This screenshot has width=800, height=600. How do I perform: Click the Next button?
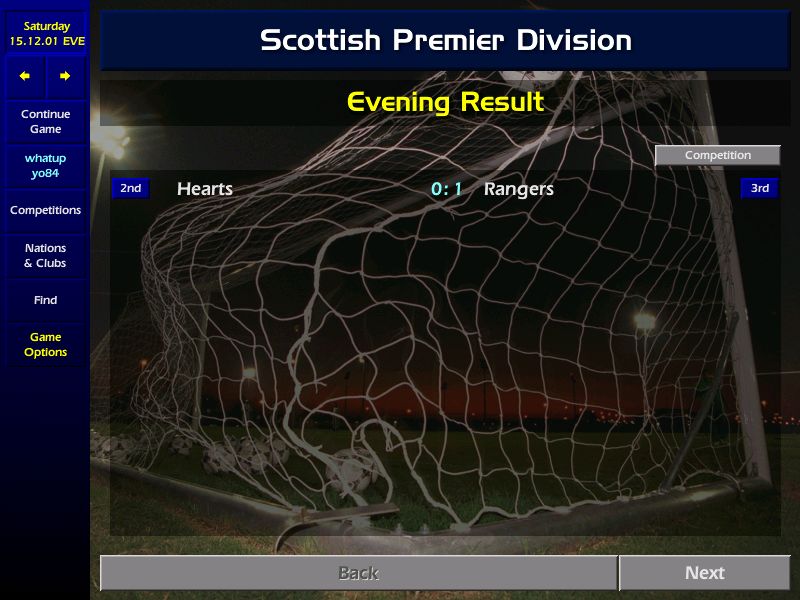coord(704,573)
